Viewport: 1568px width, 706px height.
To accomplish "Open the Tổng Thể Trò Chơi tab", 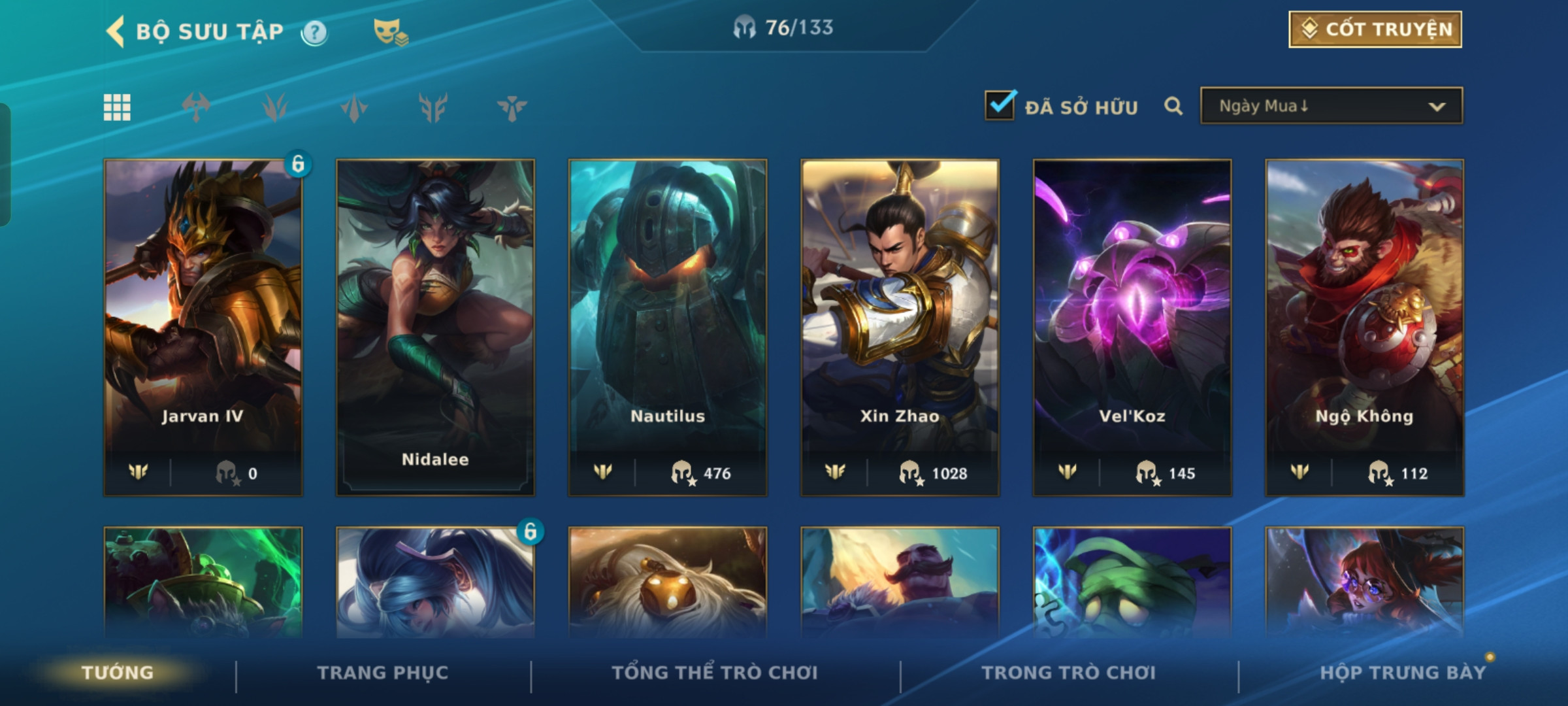I will click(715, 673).
